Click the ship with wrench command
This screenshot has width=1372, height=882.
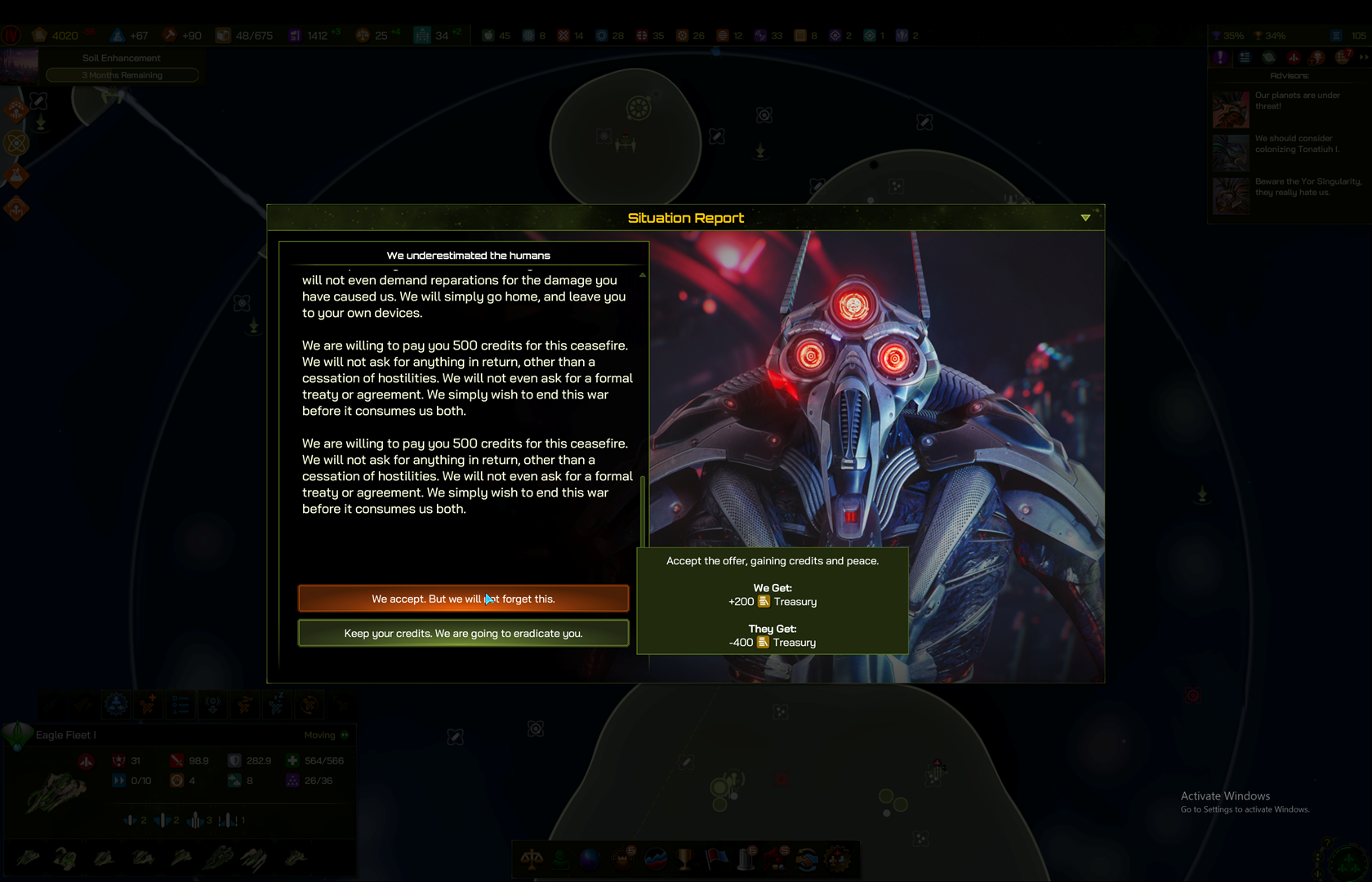244,703
